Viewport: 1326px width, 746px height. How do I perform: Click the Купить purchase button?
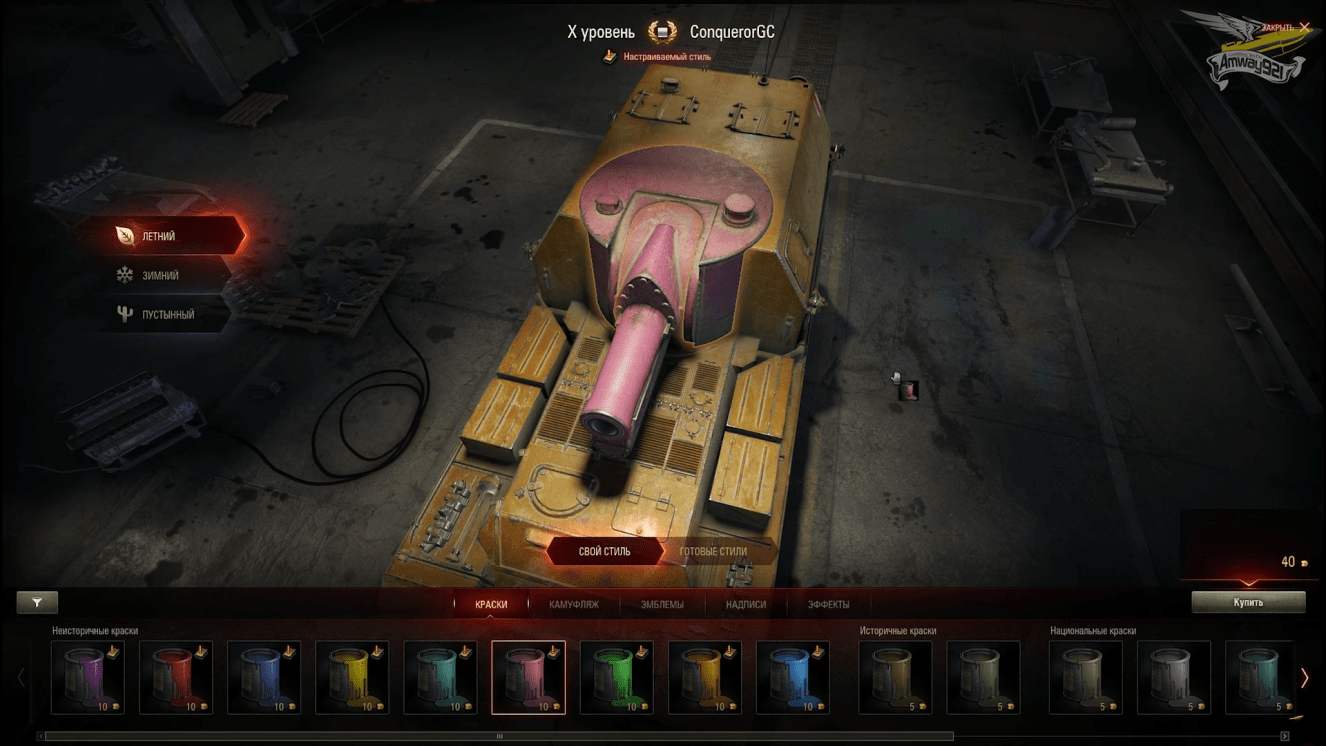(1248, 602)
